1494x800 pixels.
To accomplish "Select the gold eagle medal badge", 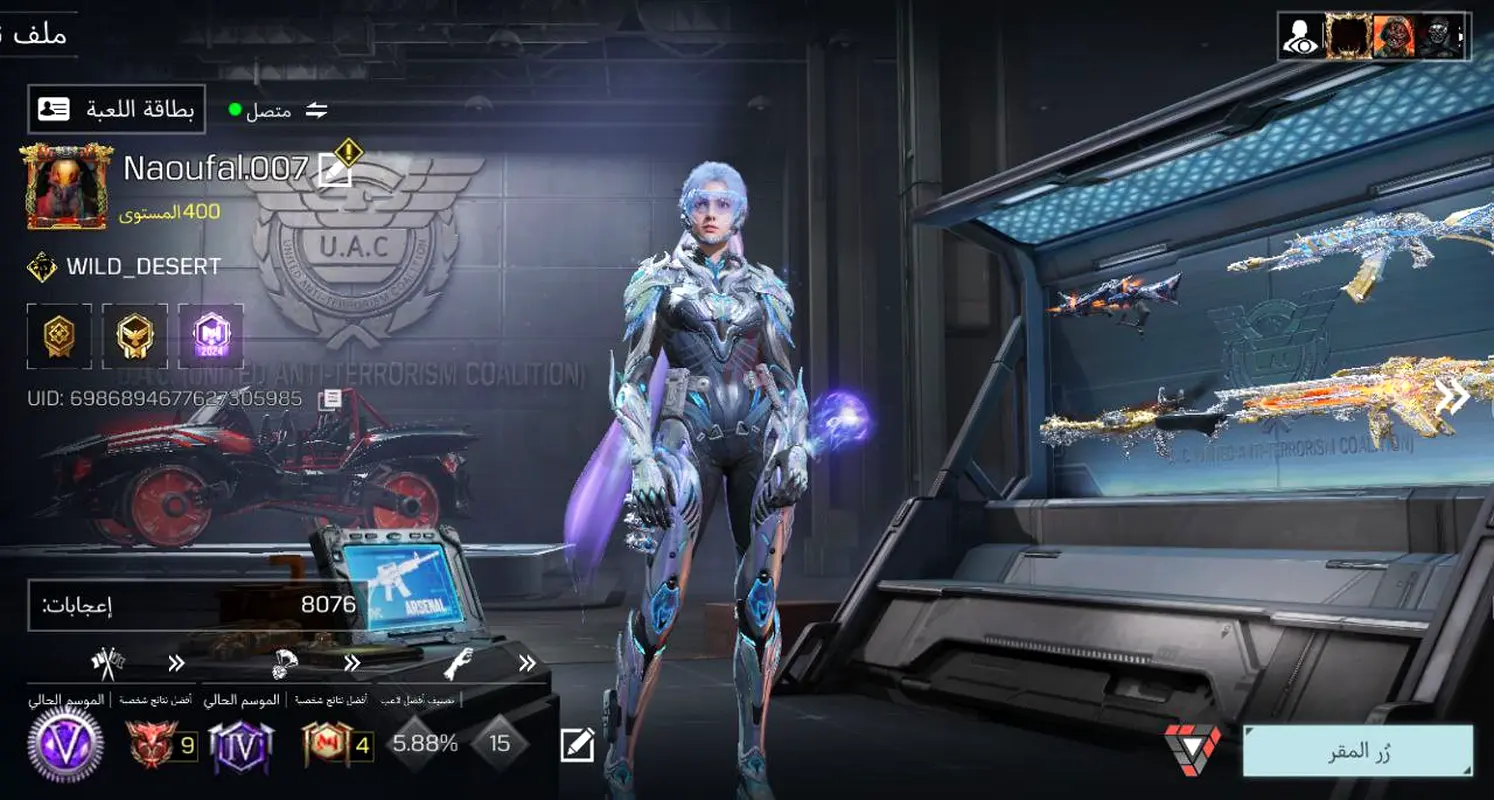I will [134, 336].
